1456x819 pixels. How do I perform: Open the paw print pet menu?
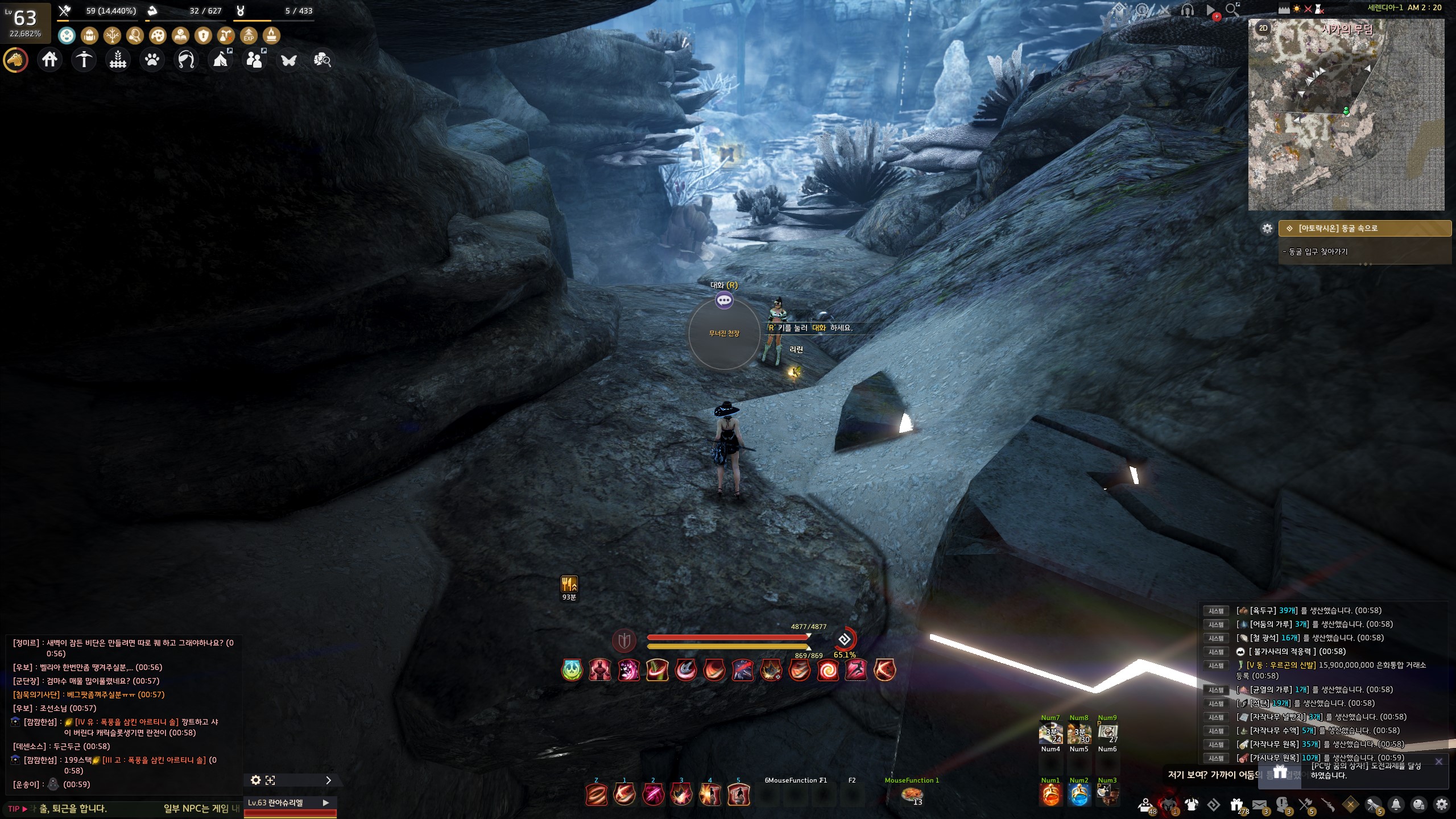(x=152, y=59)
